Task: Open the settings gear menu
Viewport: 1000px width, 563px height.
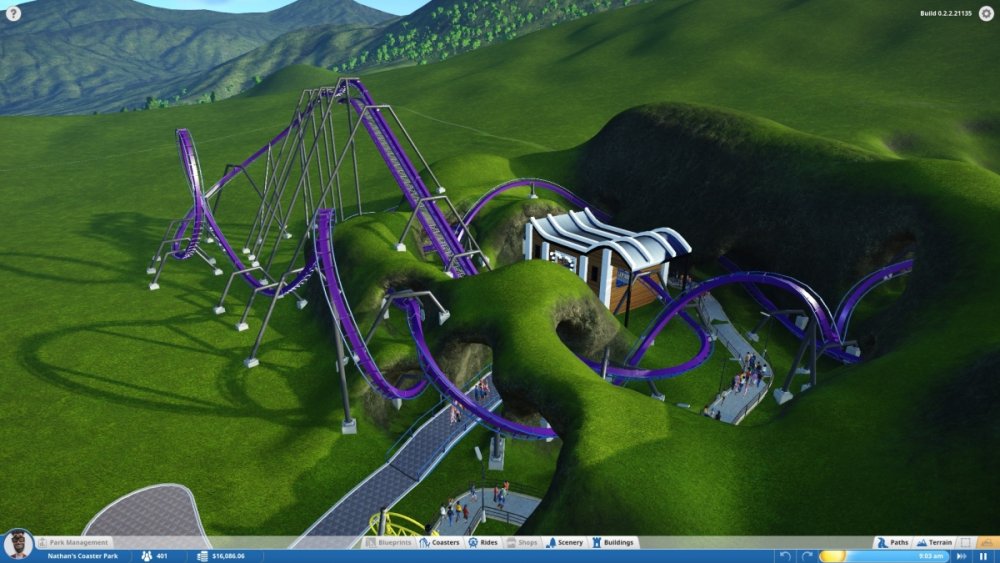Action: coord(986,13)
